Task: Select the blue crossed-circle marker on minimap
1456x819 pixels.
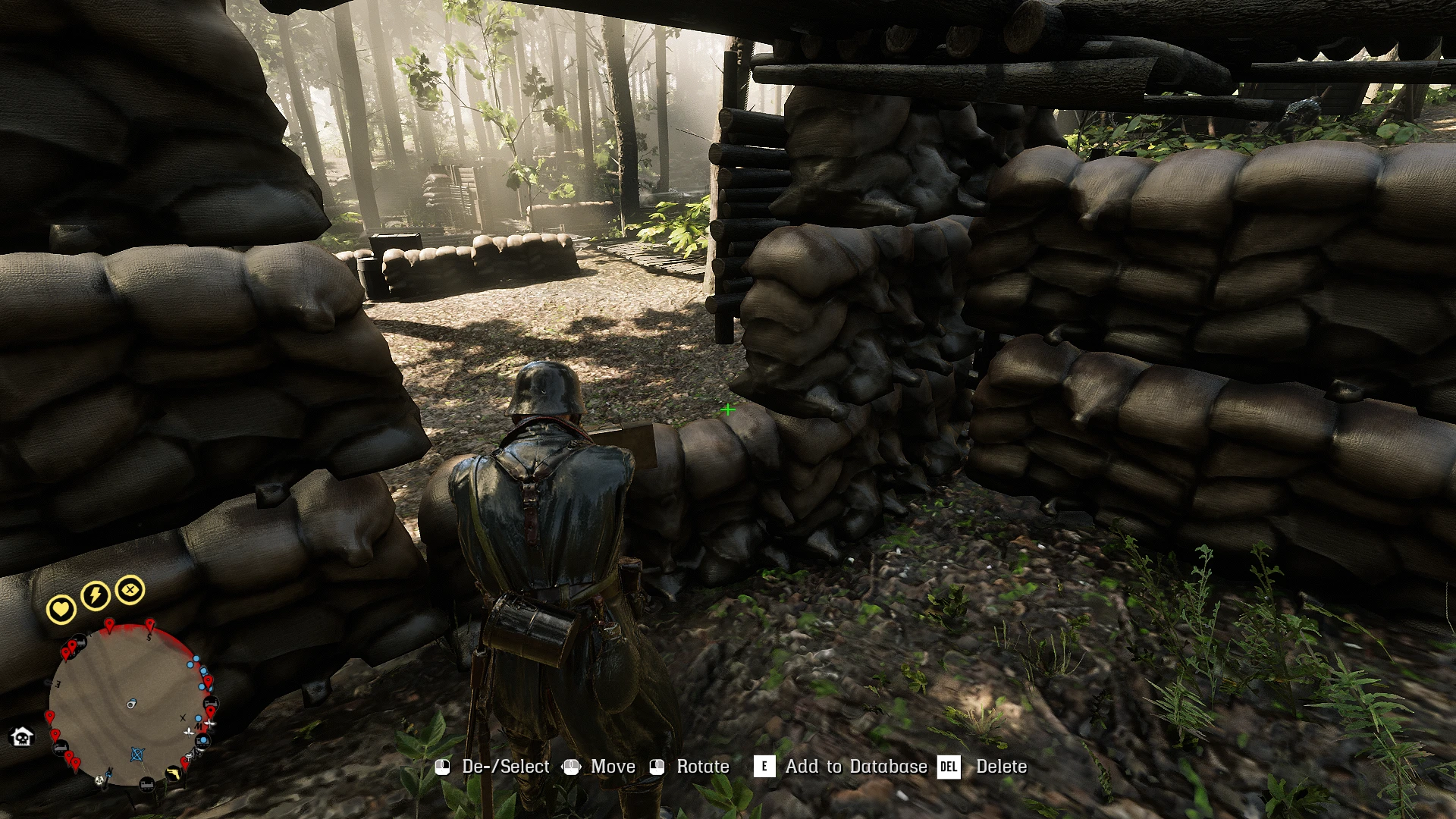Action: [137, 755]
